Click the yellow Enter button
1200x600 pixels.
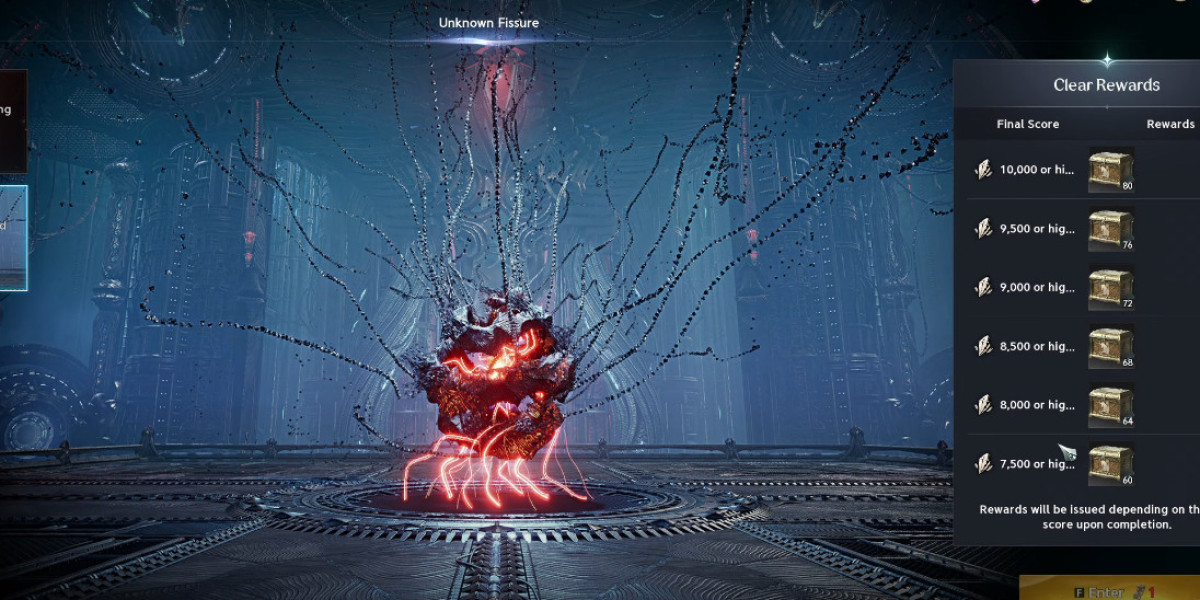[x=1110, y=590]
